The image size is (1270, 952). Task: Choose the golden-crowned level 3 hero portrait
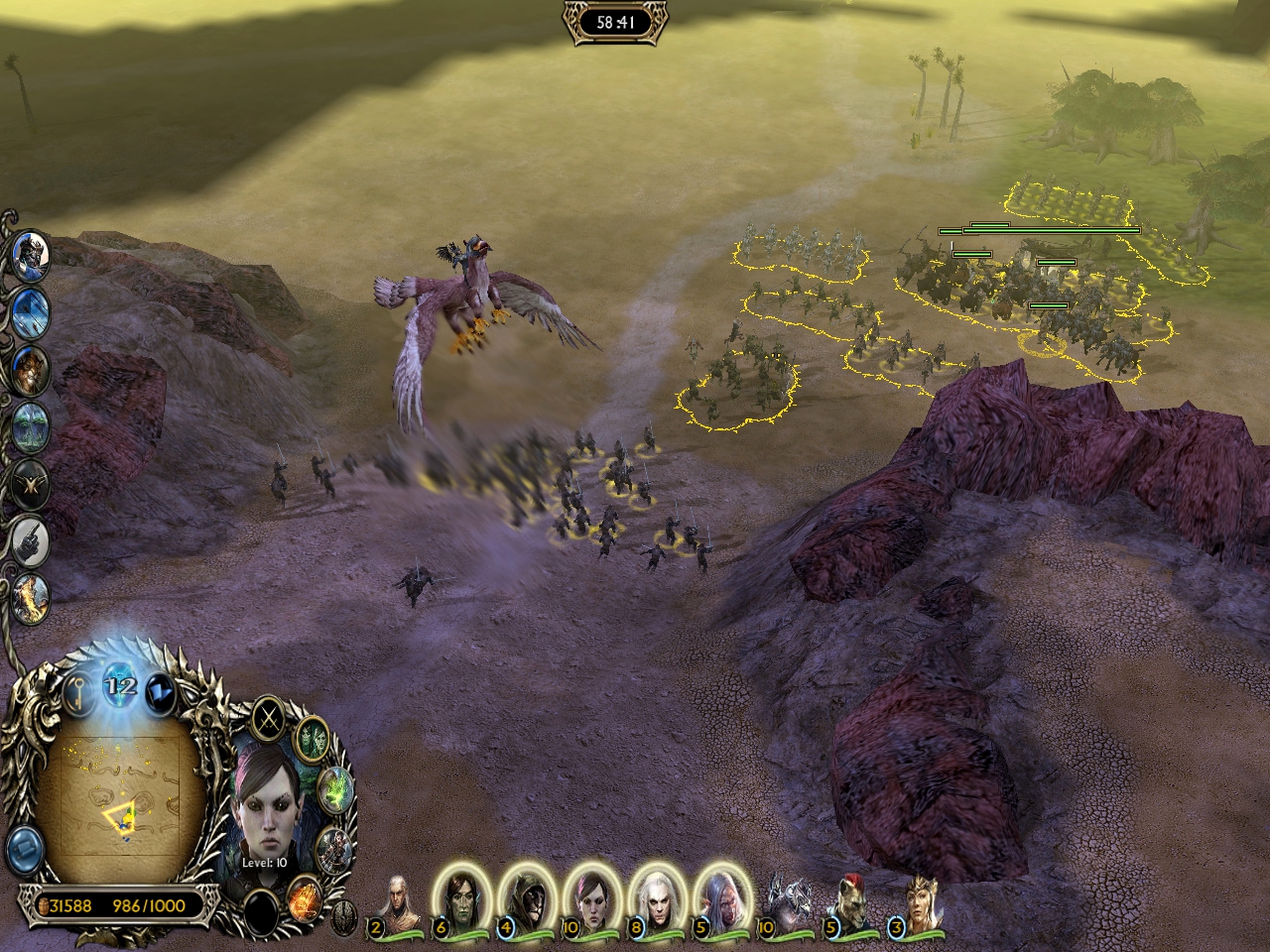(919, 902)
